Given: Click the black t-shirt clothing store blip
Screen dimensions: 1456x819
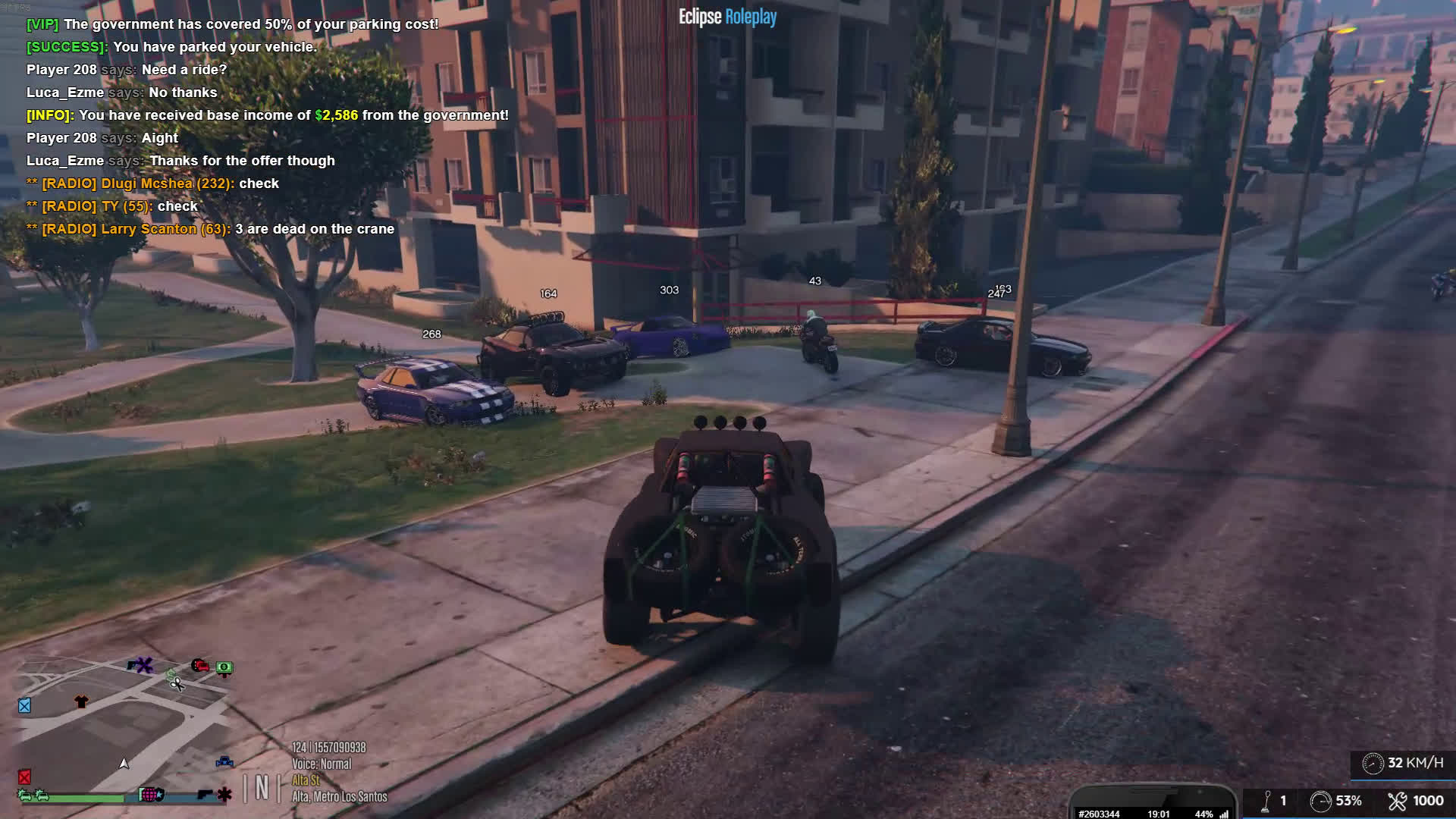Looking at the screenshot, I should (81, 701).
